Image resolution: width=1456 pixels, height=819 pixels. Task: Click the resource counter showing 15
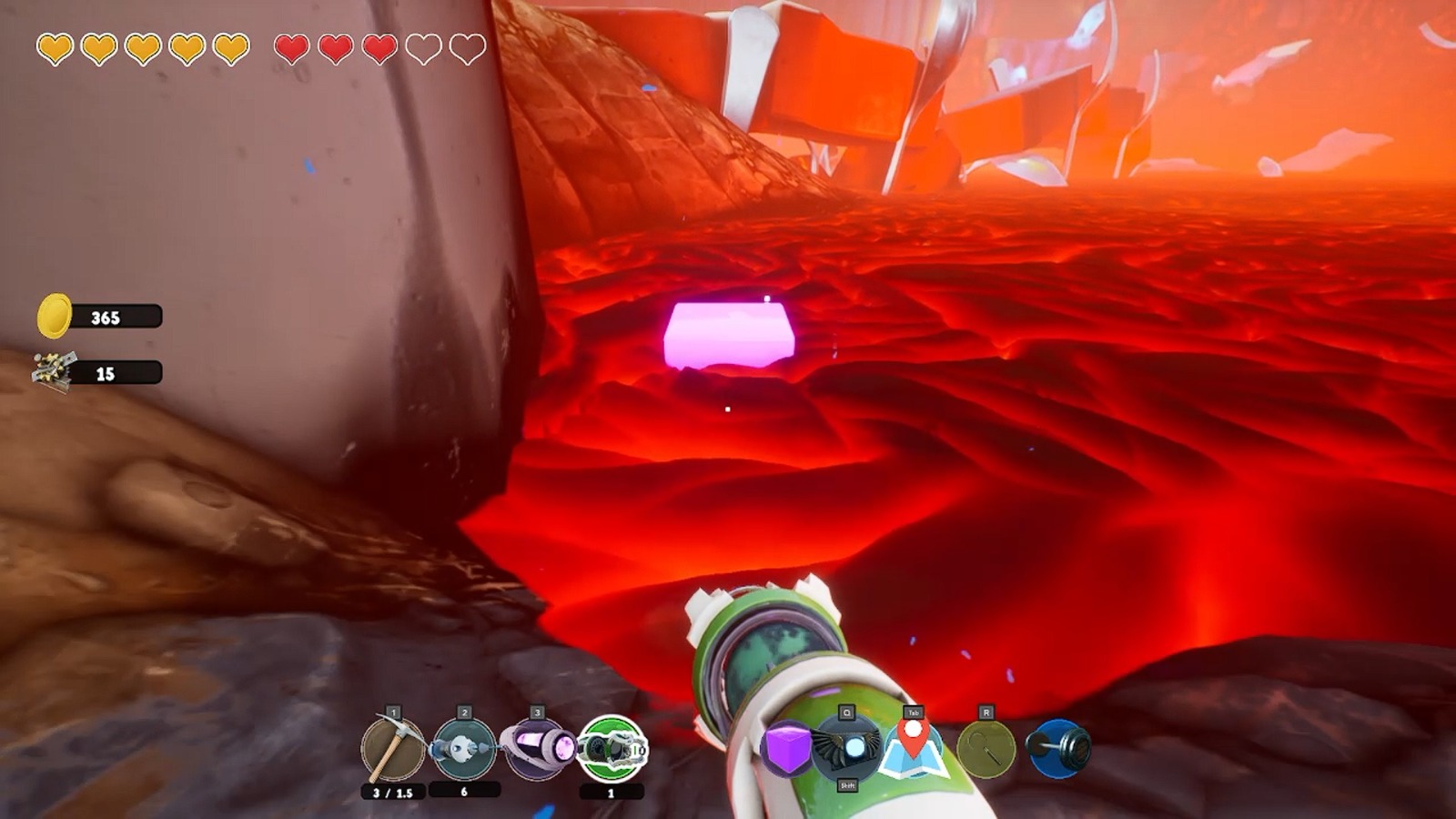click(107, 371)
